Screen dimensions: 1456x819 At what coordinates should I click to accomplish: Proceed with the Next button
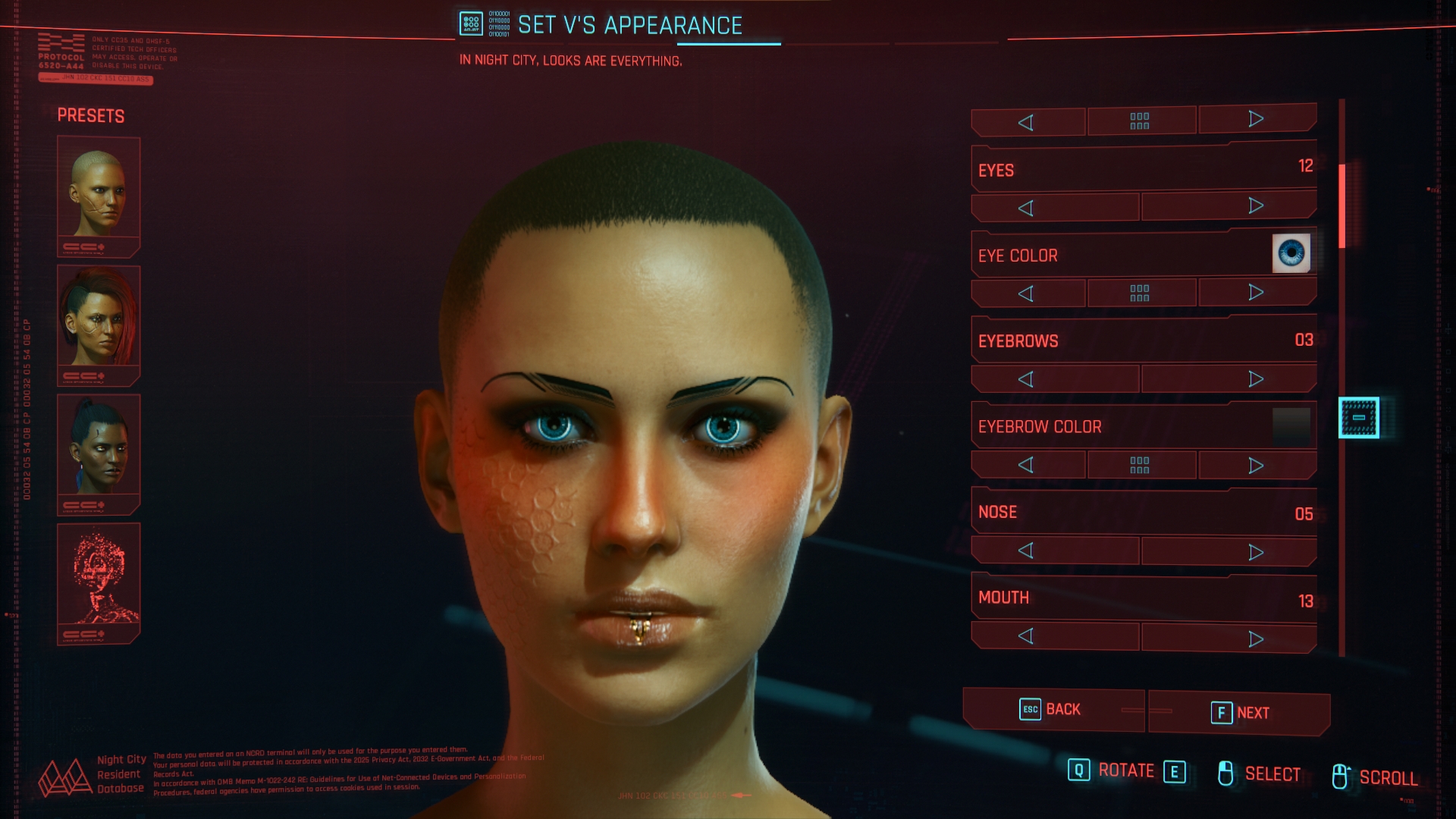1239,713
